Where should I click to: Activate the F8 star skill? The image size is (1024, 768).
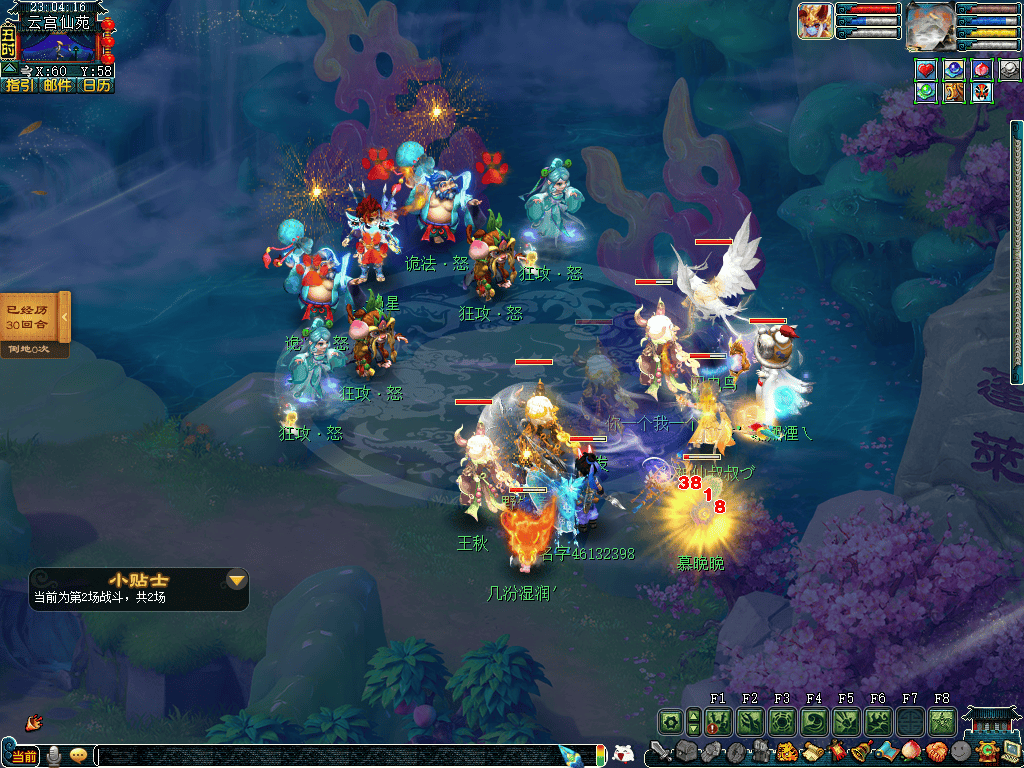coord(942,721)
